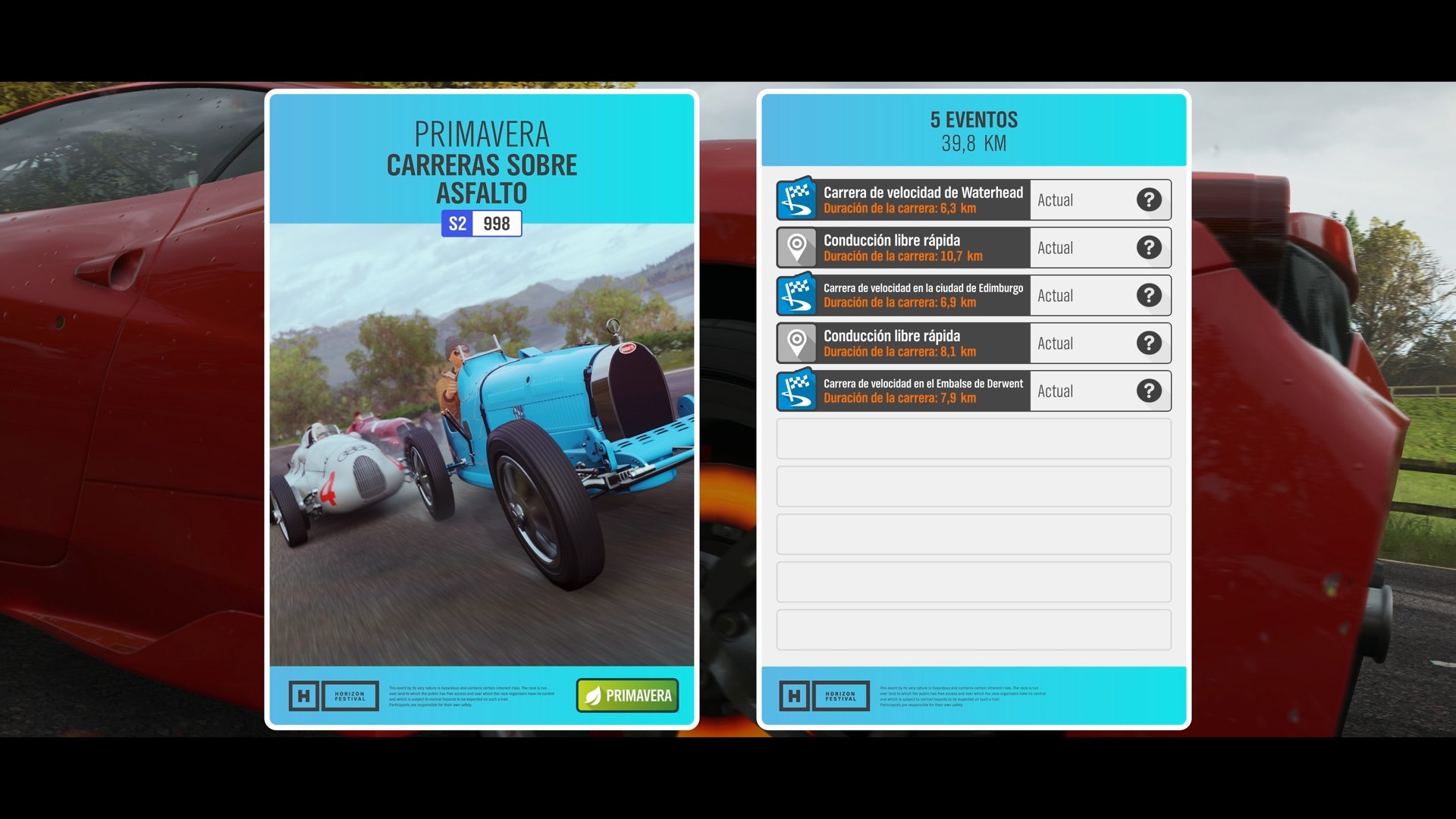Open the Actual selector for the Waterhead race
Screen dimensions: 1456x819
coord(1077,199)
